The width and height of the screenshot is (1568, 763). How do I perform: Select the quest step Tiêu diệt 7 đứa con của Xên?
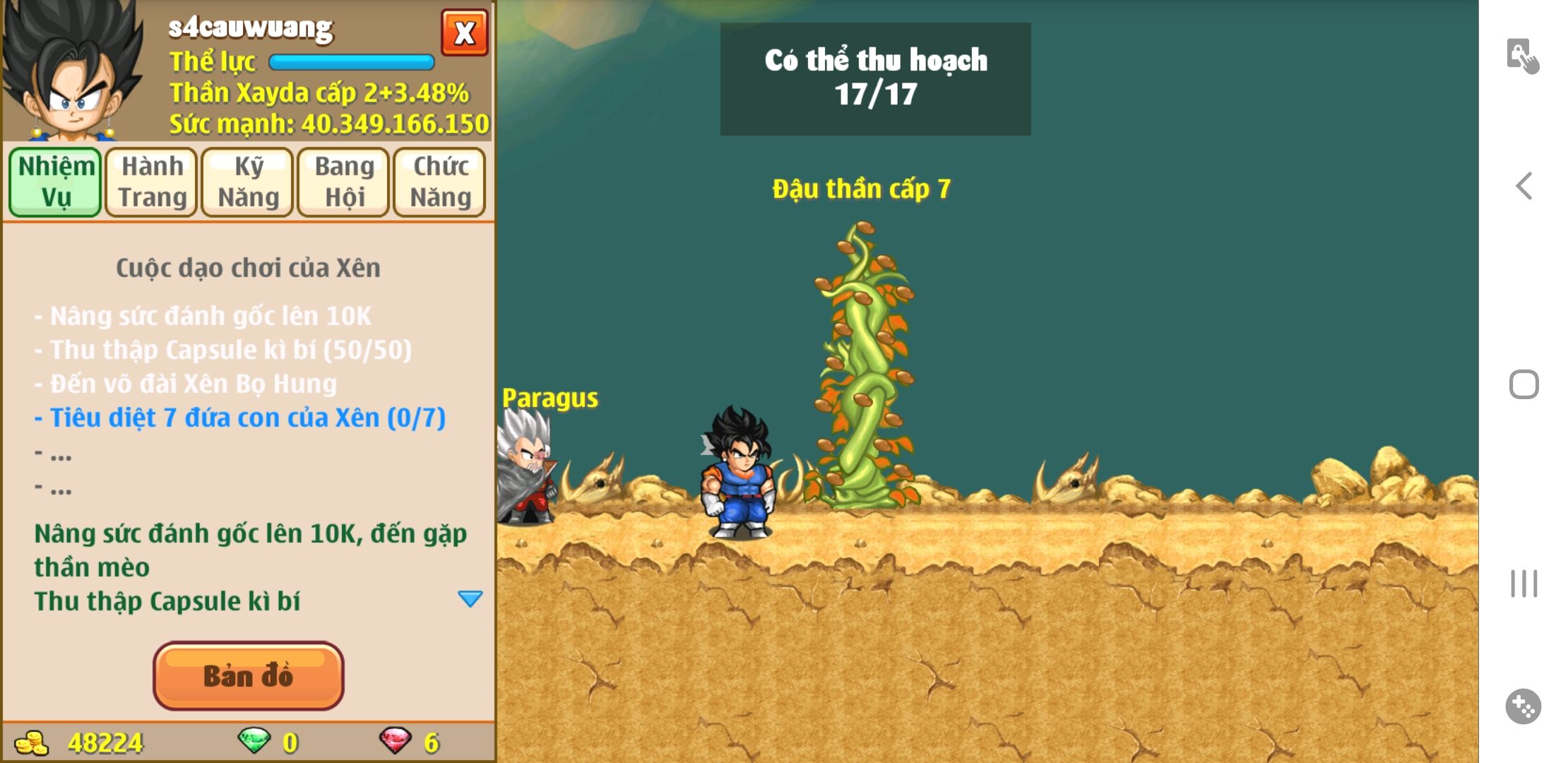[x=240, y=418]
